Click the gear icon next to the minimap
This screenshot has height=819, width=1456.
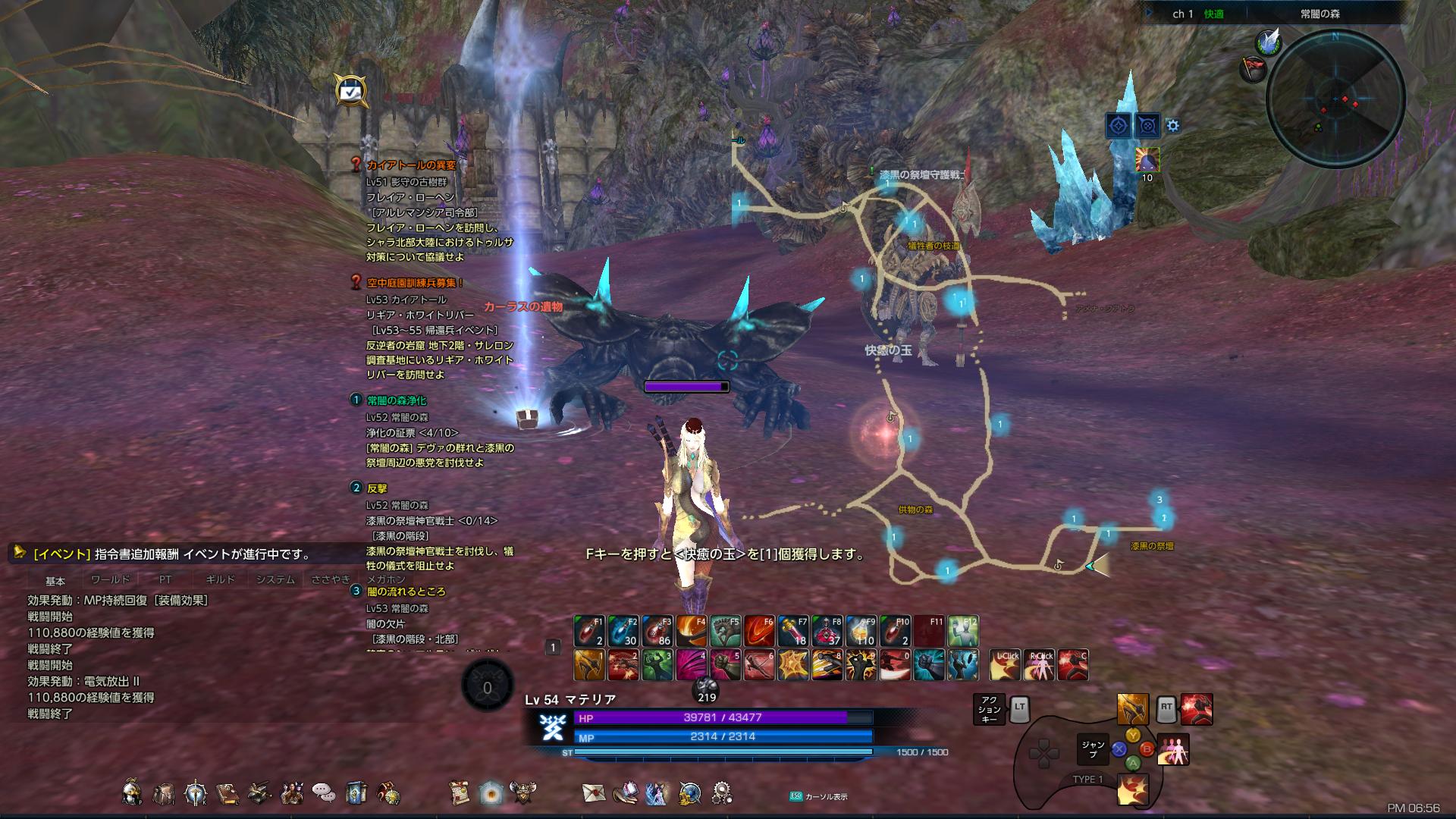(x=1172, y=127)
